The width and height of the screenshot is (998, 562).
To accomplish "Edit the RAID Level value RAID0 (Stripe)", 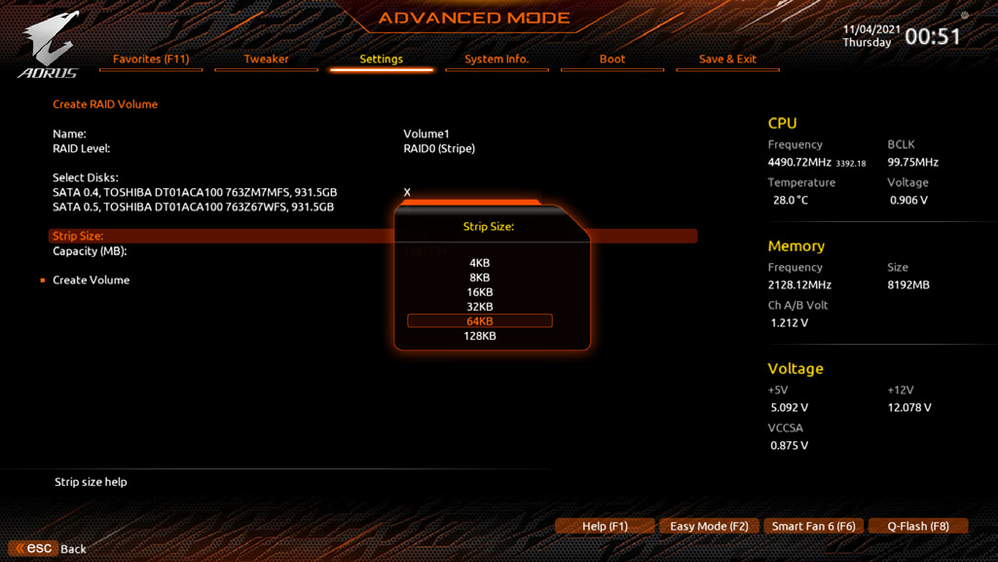I will 439,148.
